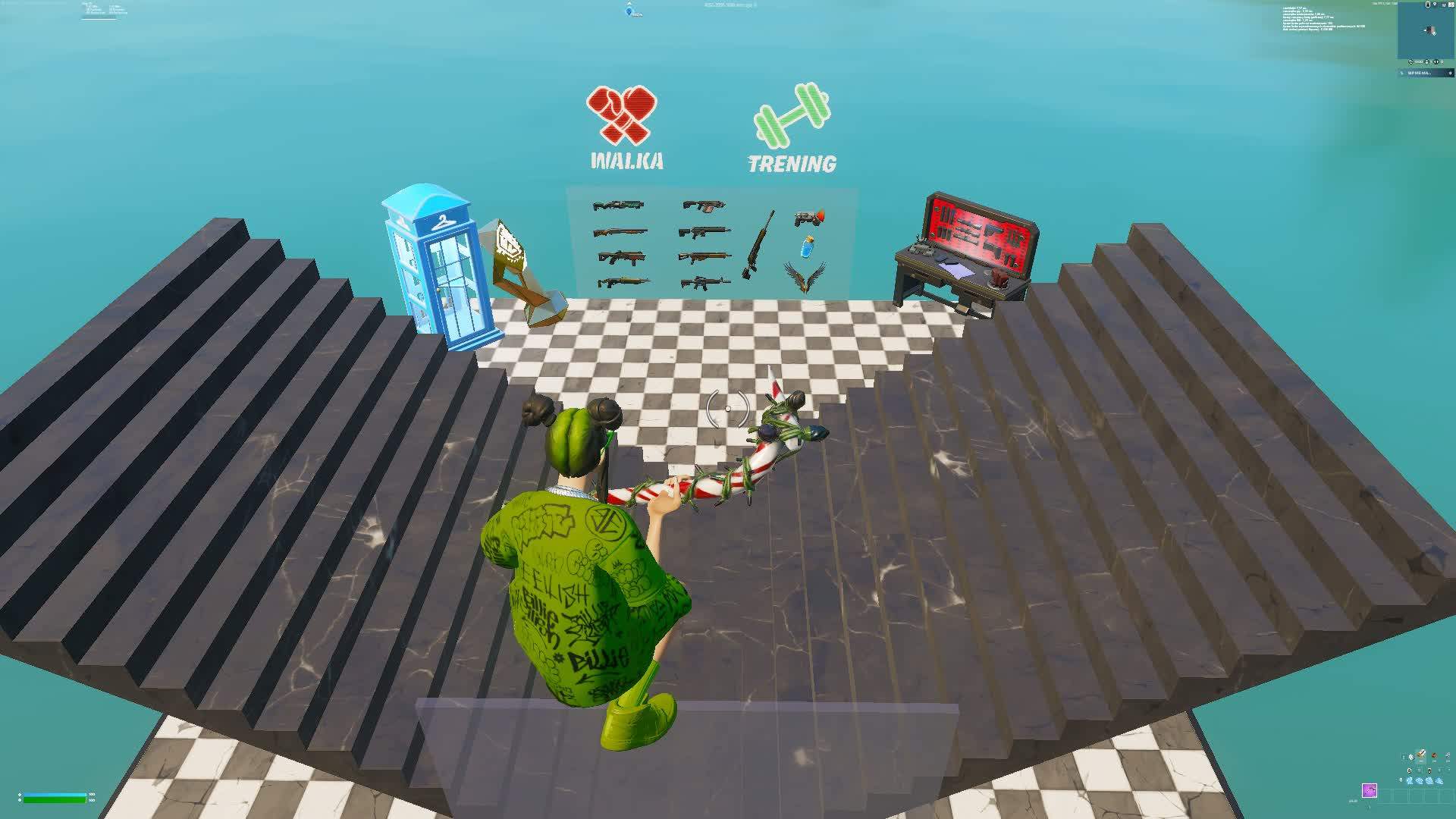Click the wood material icon in the build HUD
This screenshot has height=819, width=1456.
[x=1421, y=755]
